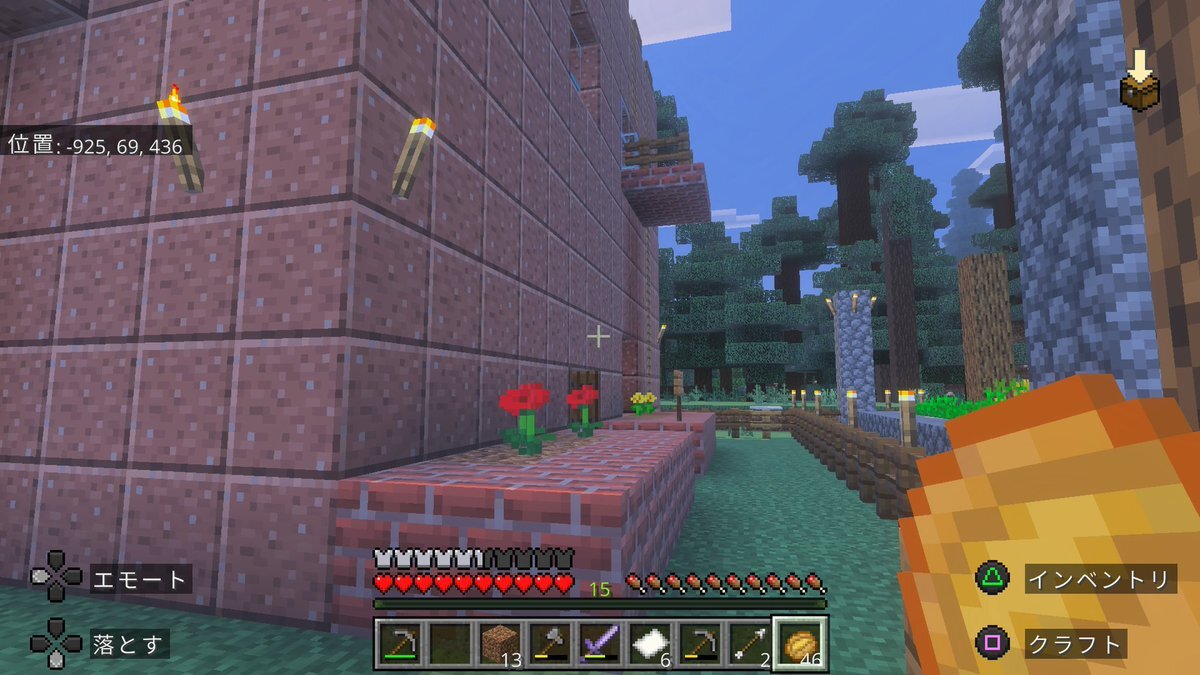Equip the enchanted purple sword

601,643
